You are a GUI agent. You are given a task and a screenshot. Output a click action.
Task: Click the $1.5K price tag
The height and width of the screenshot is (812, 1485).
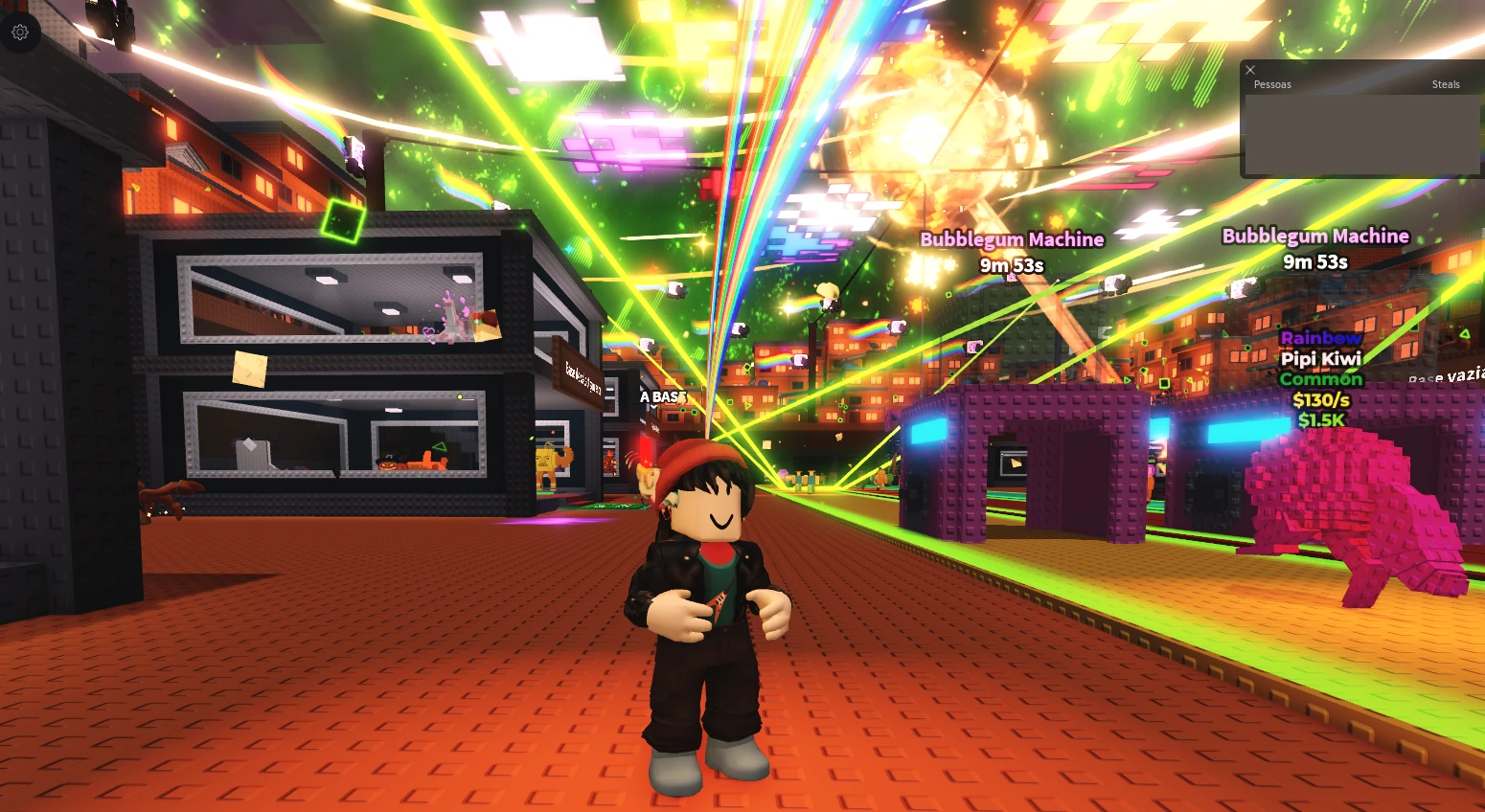(1321, 419)
